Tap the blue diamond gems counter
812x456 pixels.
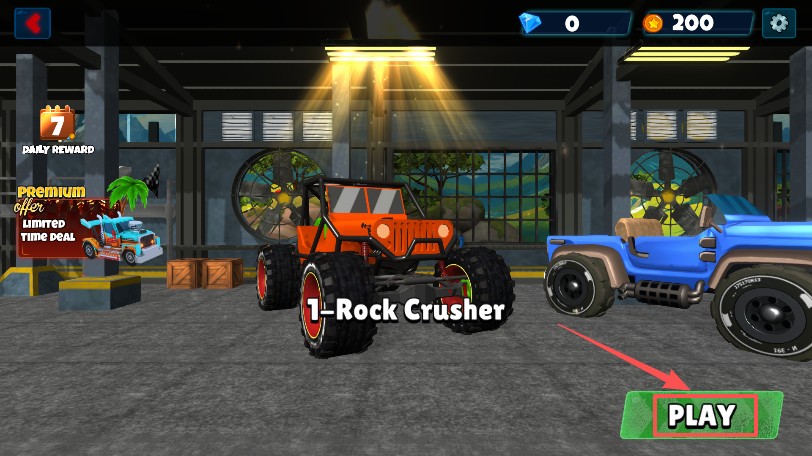574,23
